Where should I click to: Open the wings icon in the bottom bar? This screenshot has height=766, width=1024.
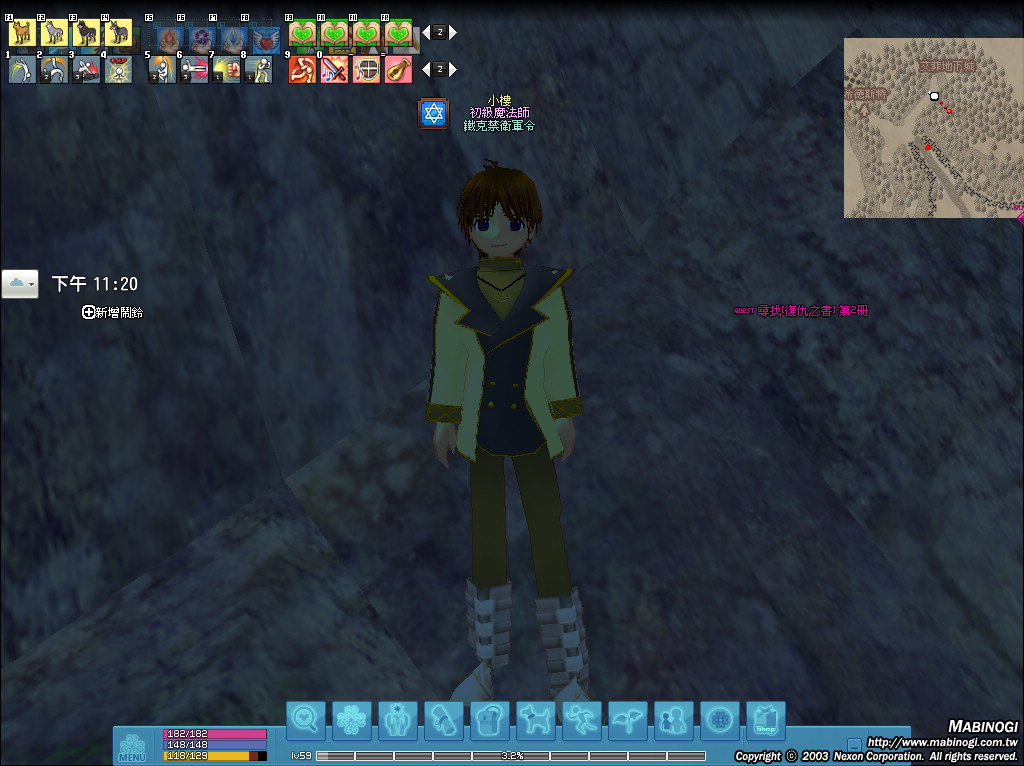(628, 720)
